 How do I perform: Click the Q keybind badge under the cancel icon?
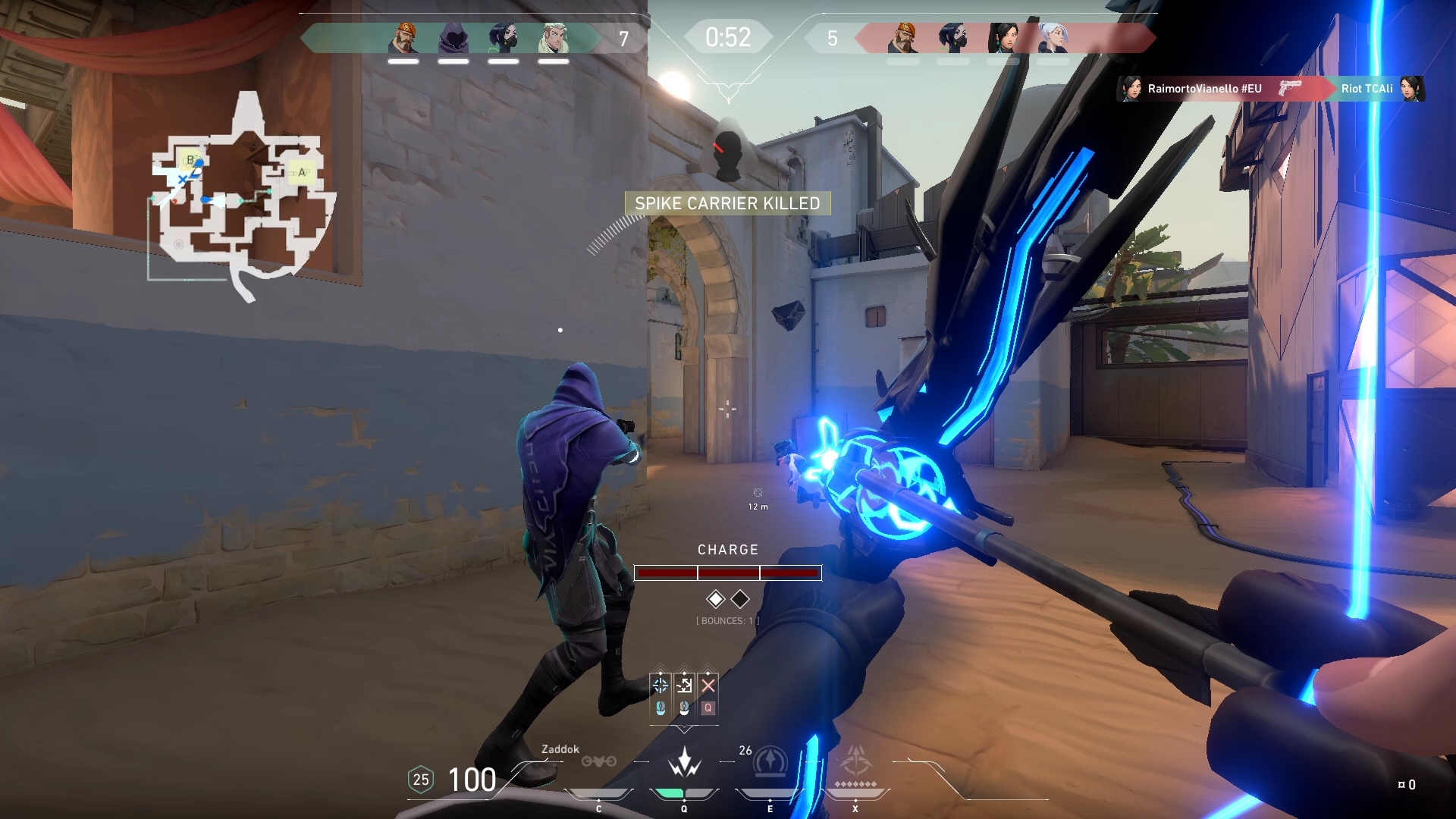707,708
